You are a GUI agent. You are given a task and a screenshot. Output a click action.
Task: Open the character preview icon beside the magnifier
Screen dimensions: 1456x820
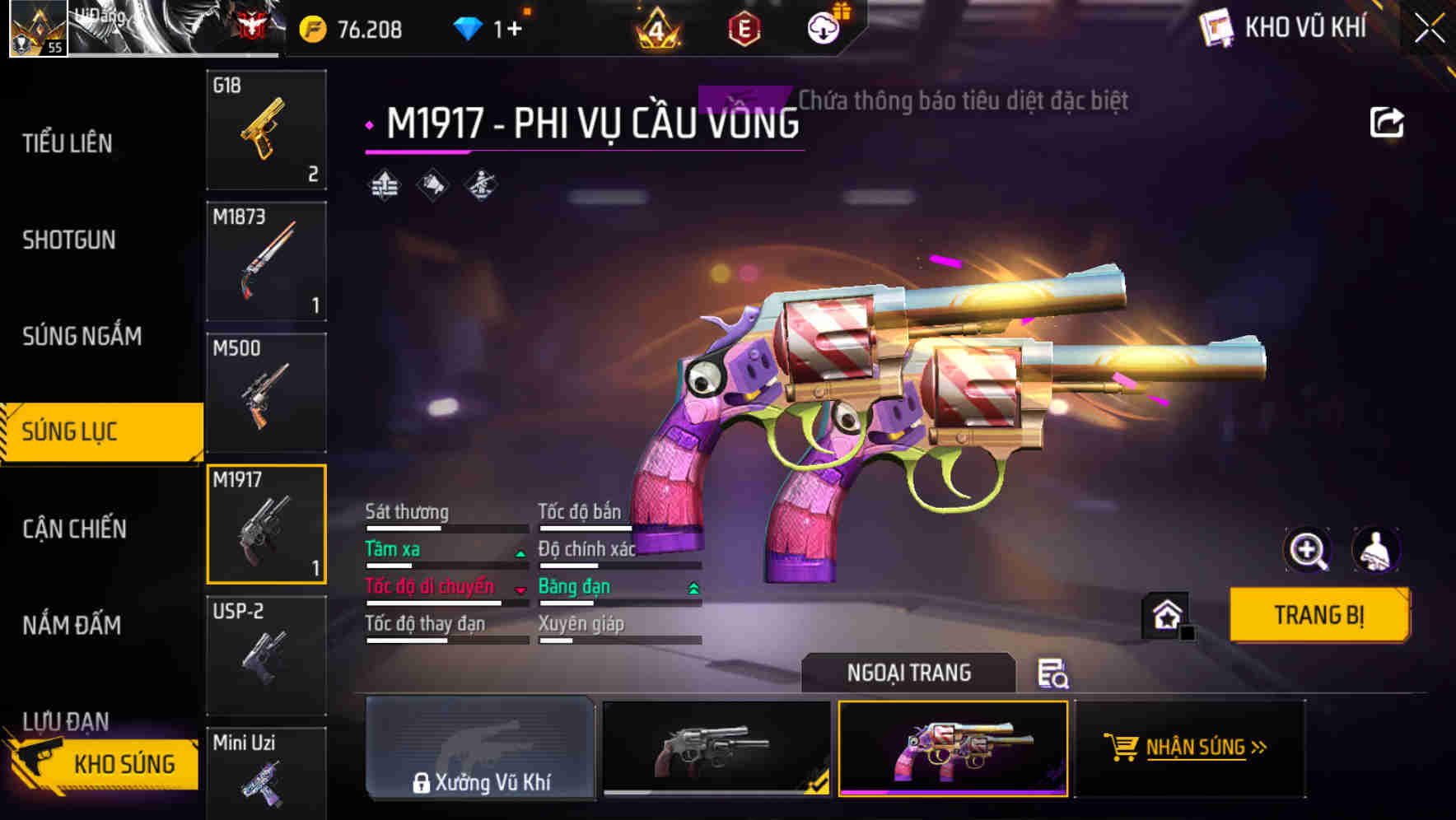1378,550
